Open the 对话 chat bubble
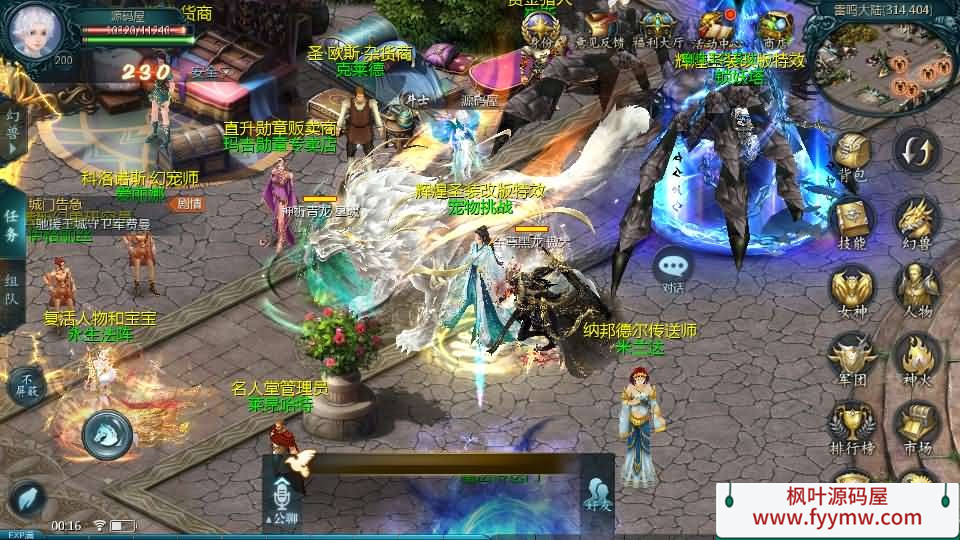 click(673, 267)
